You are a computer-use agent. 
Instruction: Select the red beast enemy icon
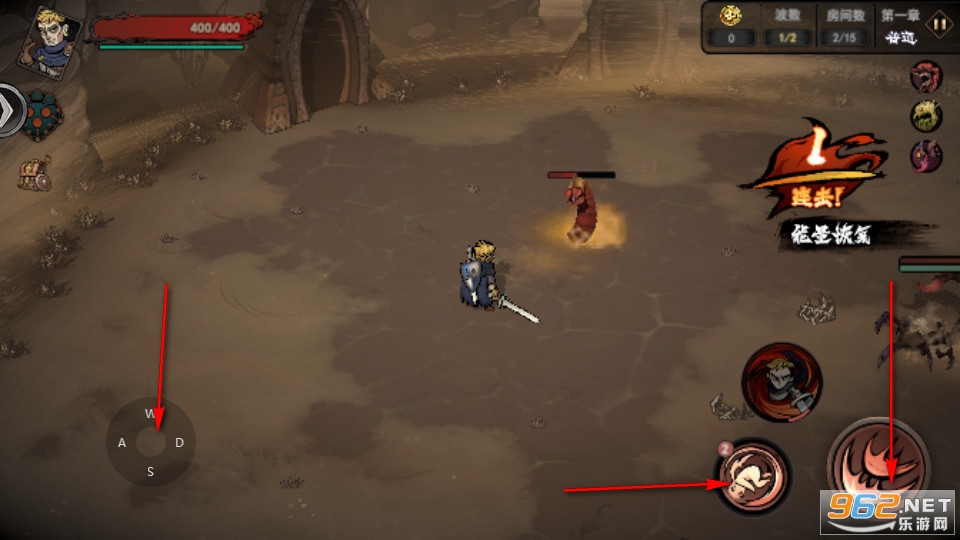925,76
